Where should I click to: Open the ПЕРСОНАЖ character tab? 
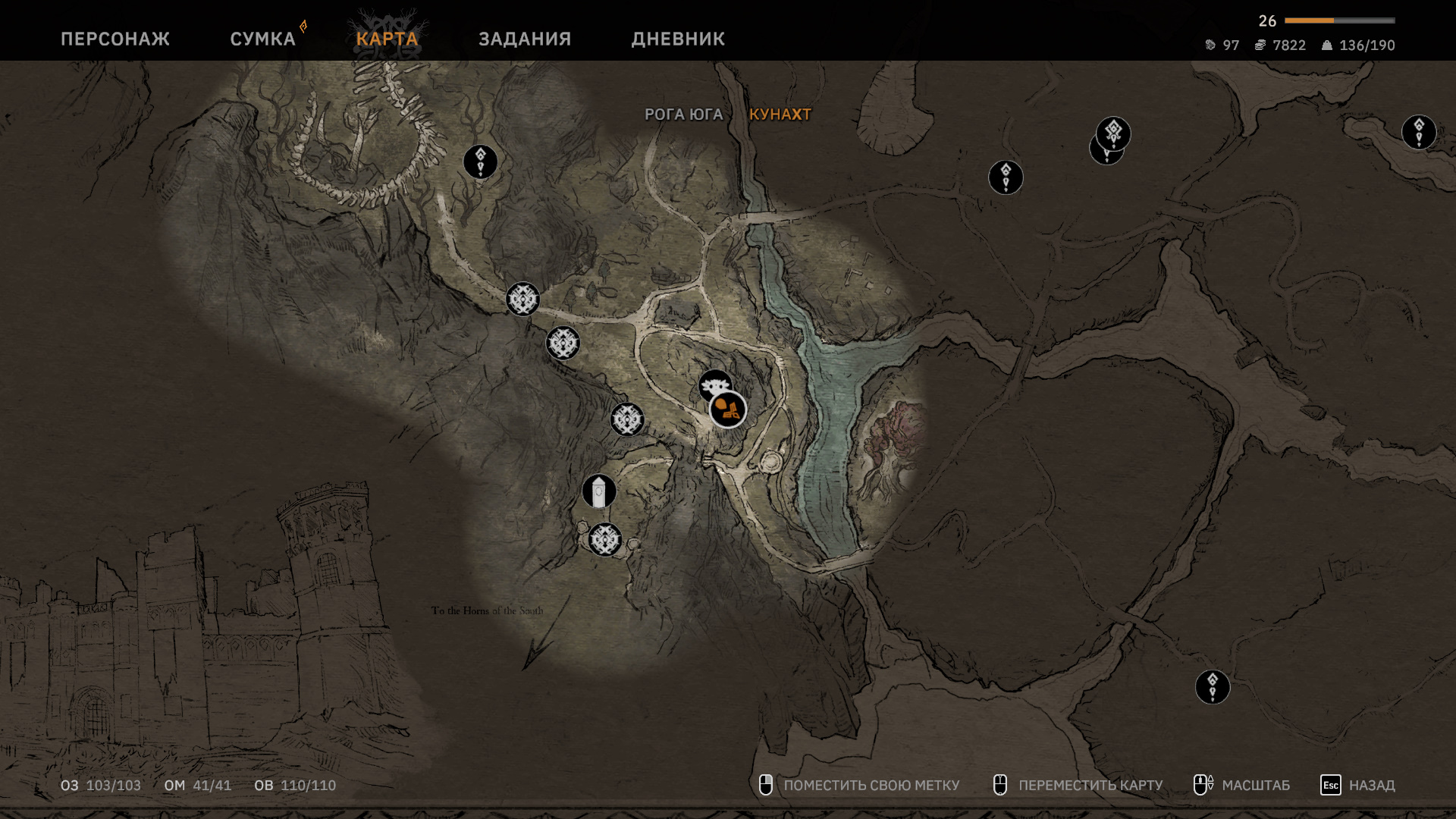click(115, 39)
